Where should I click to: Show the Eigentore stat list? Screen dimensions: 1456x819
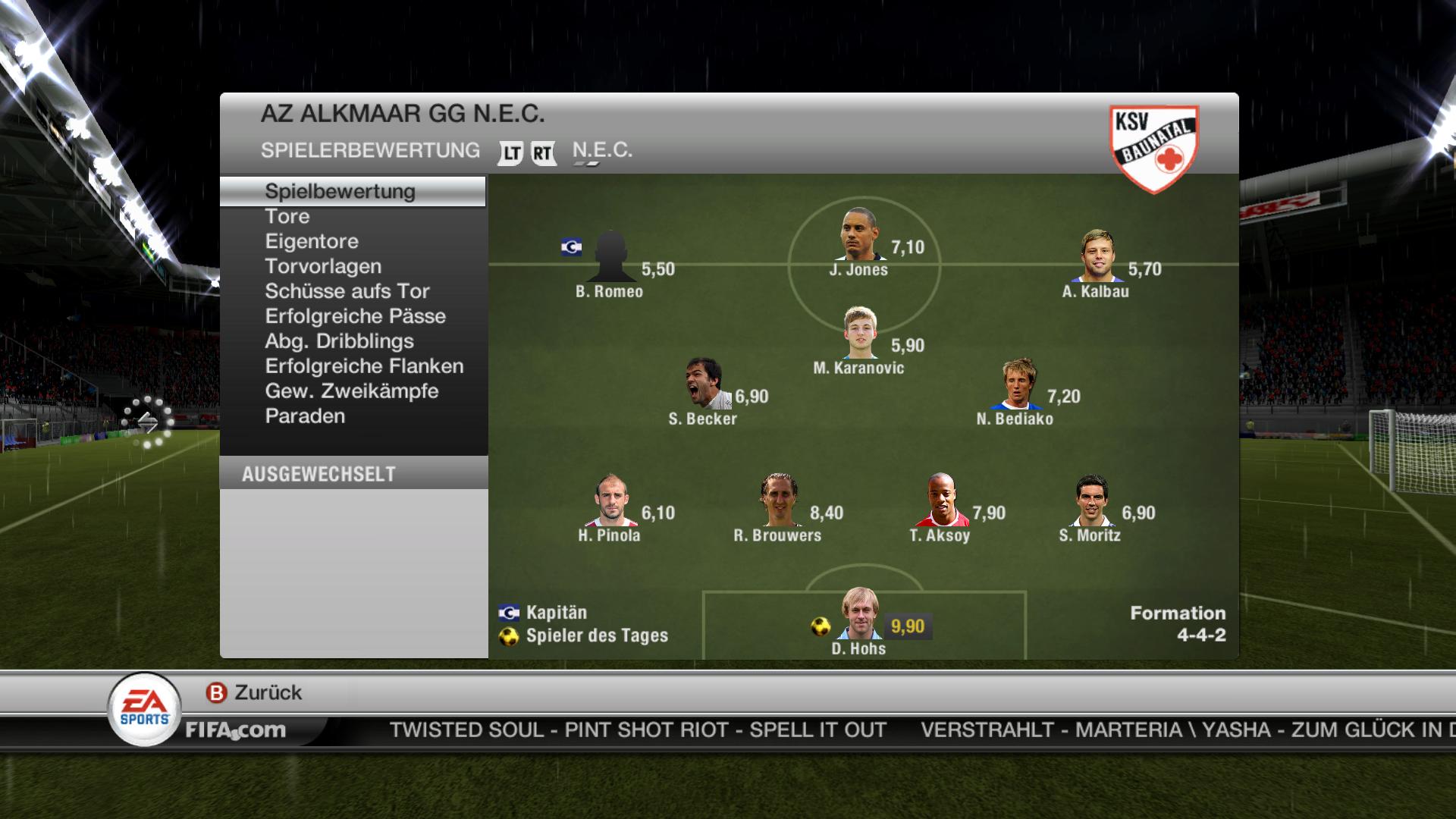[x=312, y=242]
